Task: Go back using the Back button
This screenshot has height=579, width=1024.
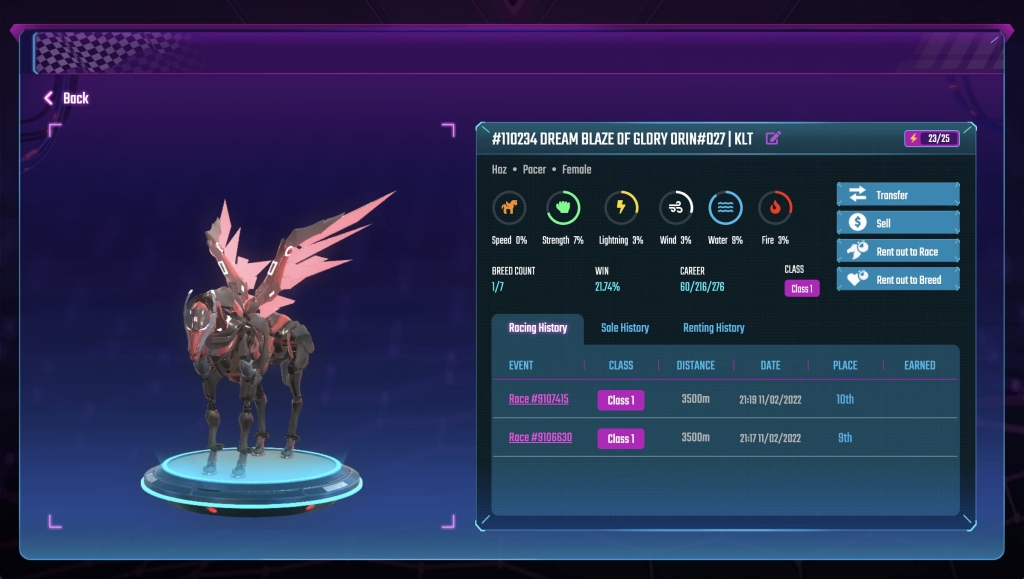Action: coord(66,98)
